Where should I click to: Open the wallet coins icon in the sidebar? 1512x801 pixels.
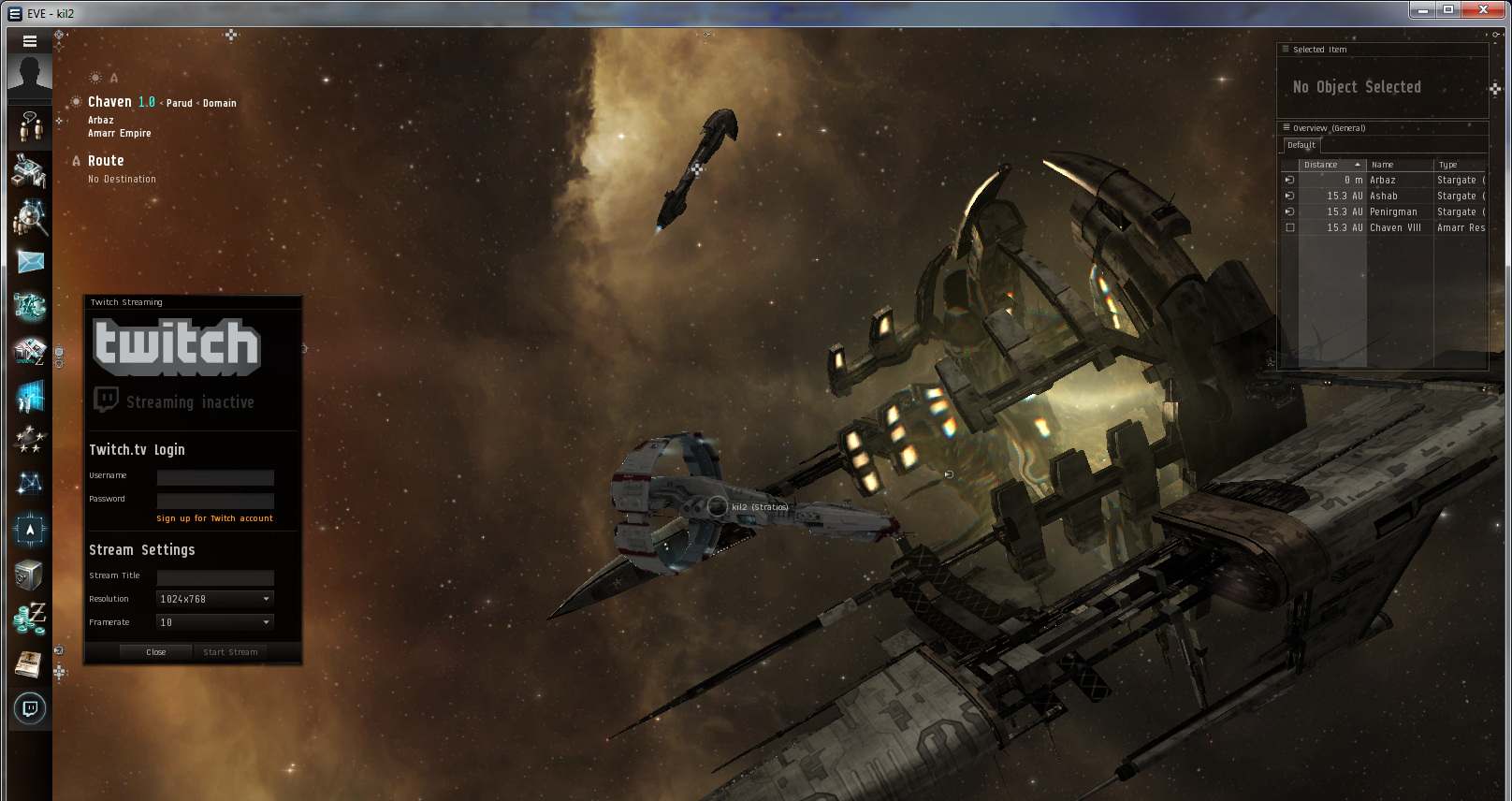[29, 619]
